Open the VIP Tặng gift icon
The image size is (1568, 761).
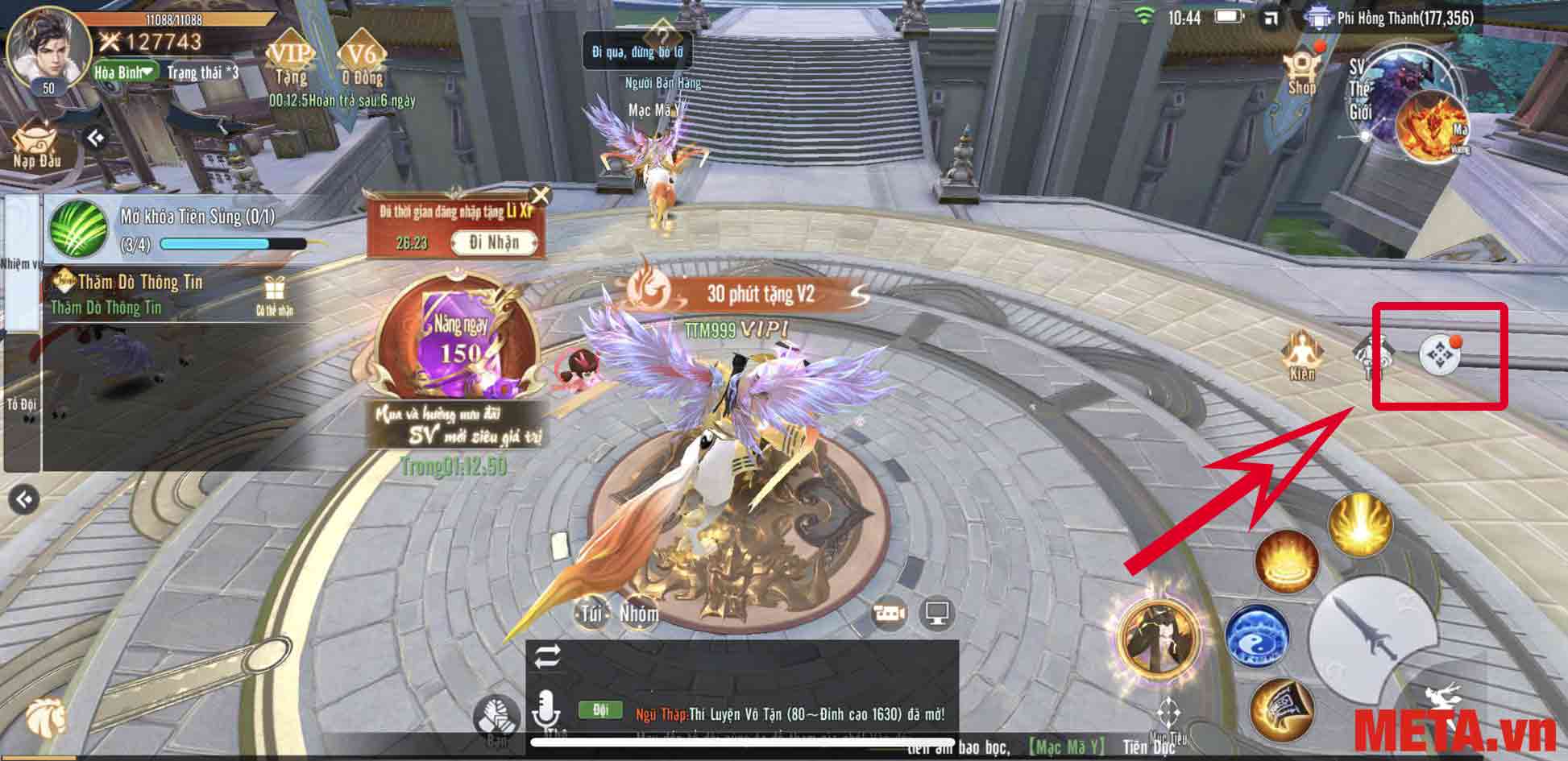click(x=290, y=61)
